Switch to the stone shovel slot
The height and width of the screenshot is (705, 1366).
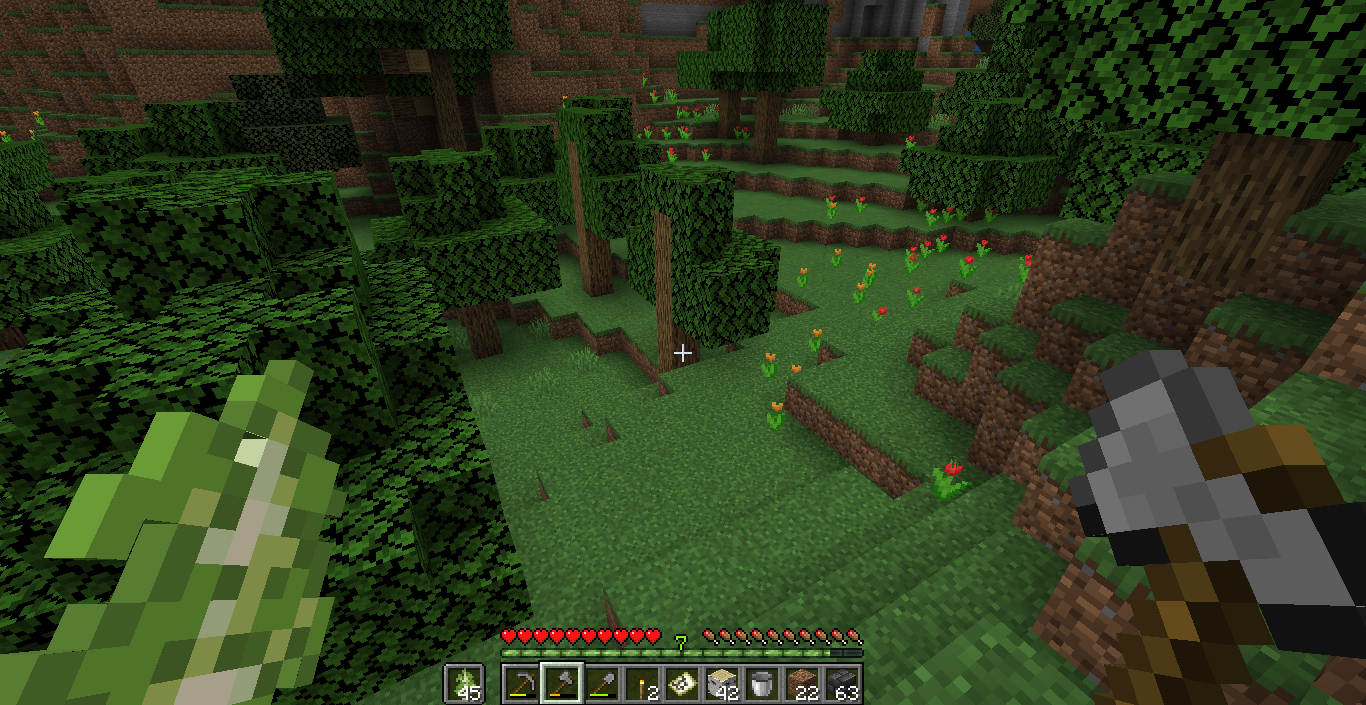pyautogui.click(x=601, y=684)
